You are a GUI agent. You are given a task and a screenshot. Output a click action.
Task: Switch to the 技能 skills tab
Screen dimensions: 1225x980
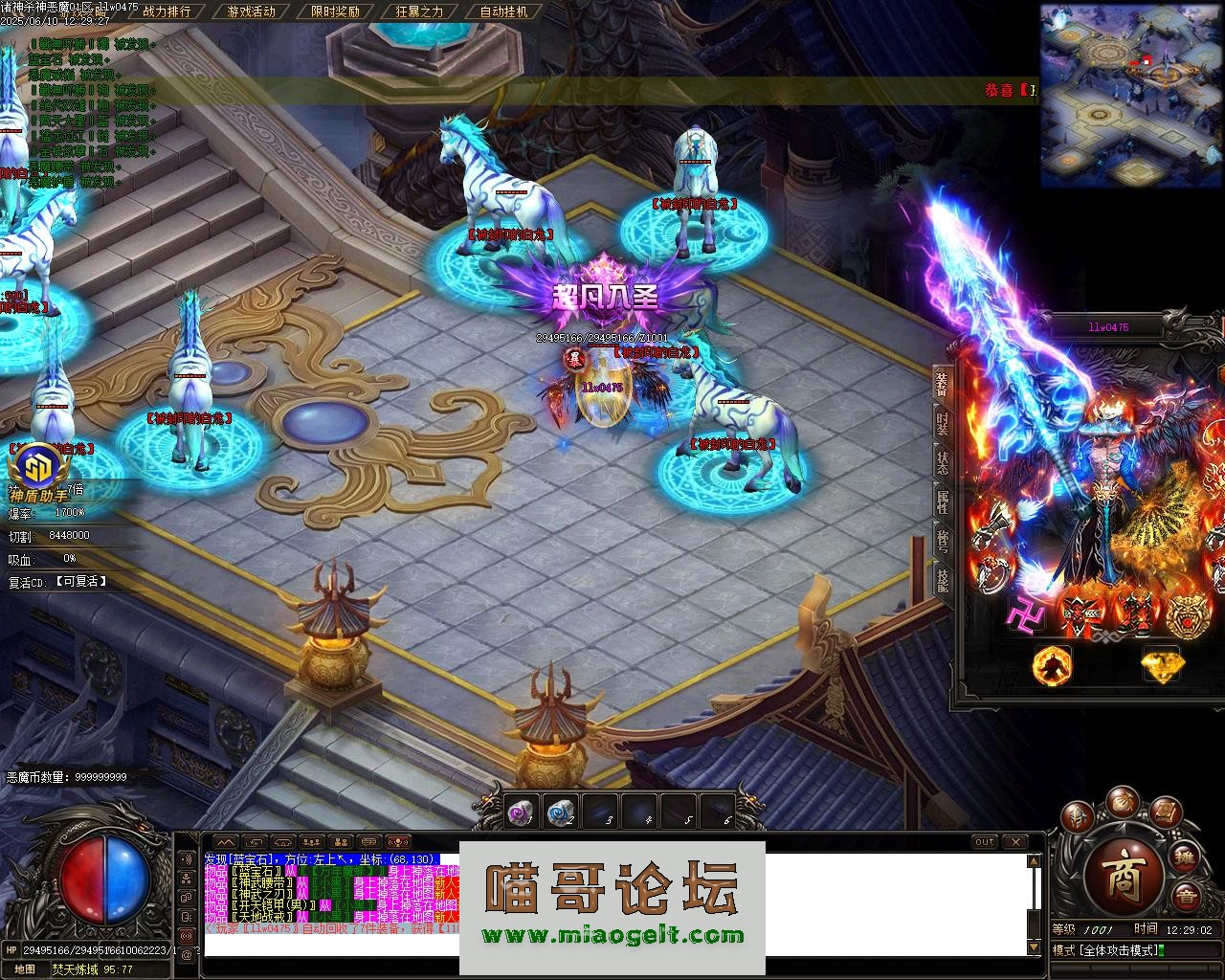942,579
